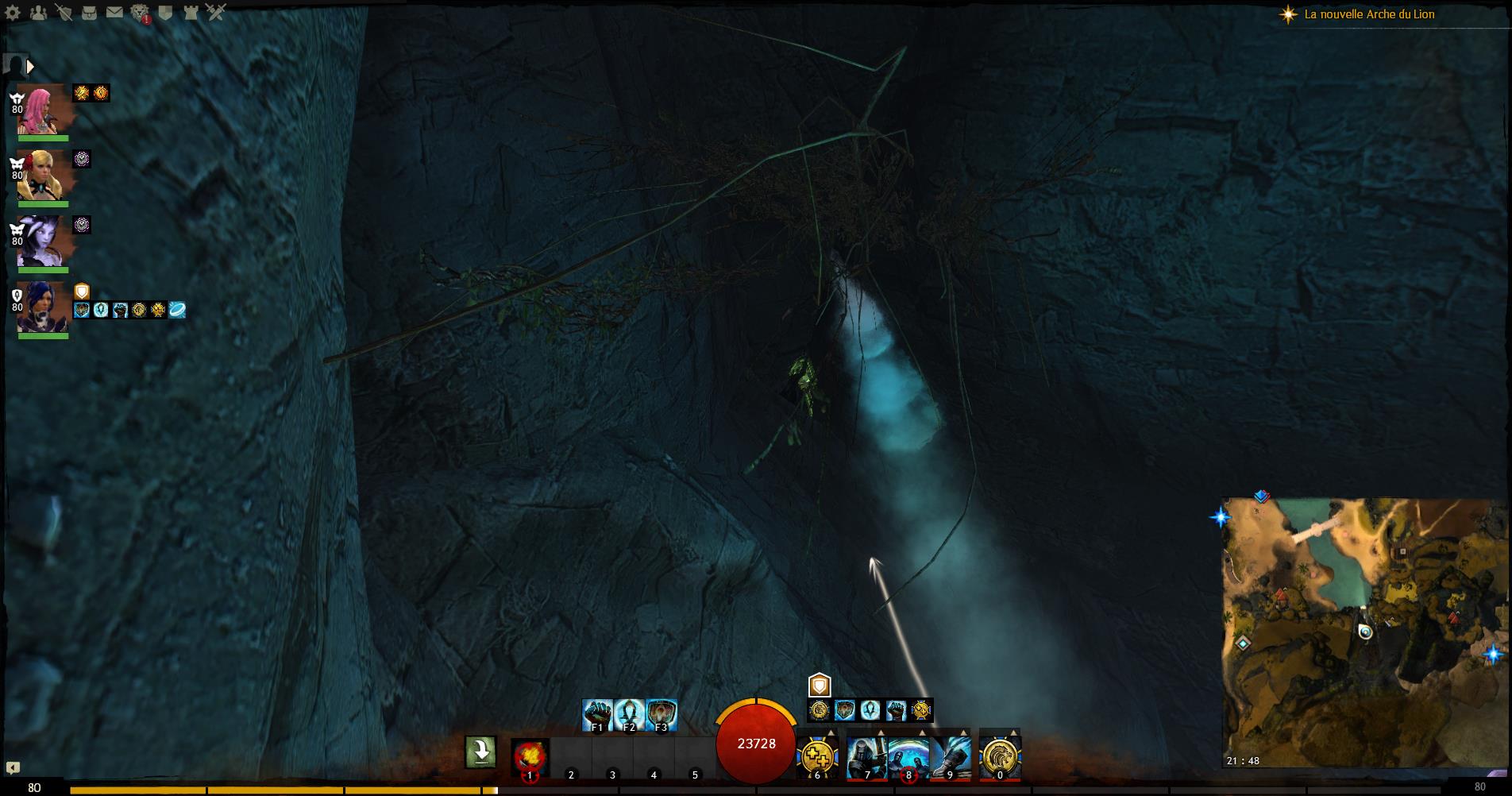Screen dimensions: 1512x796
Task: Click the green drop-bundle arrow button
Action: [480, 752]
